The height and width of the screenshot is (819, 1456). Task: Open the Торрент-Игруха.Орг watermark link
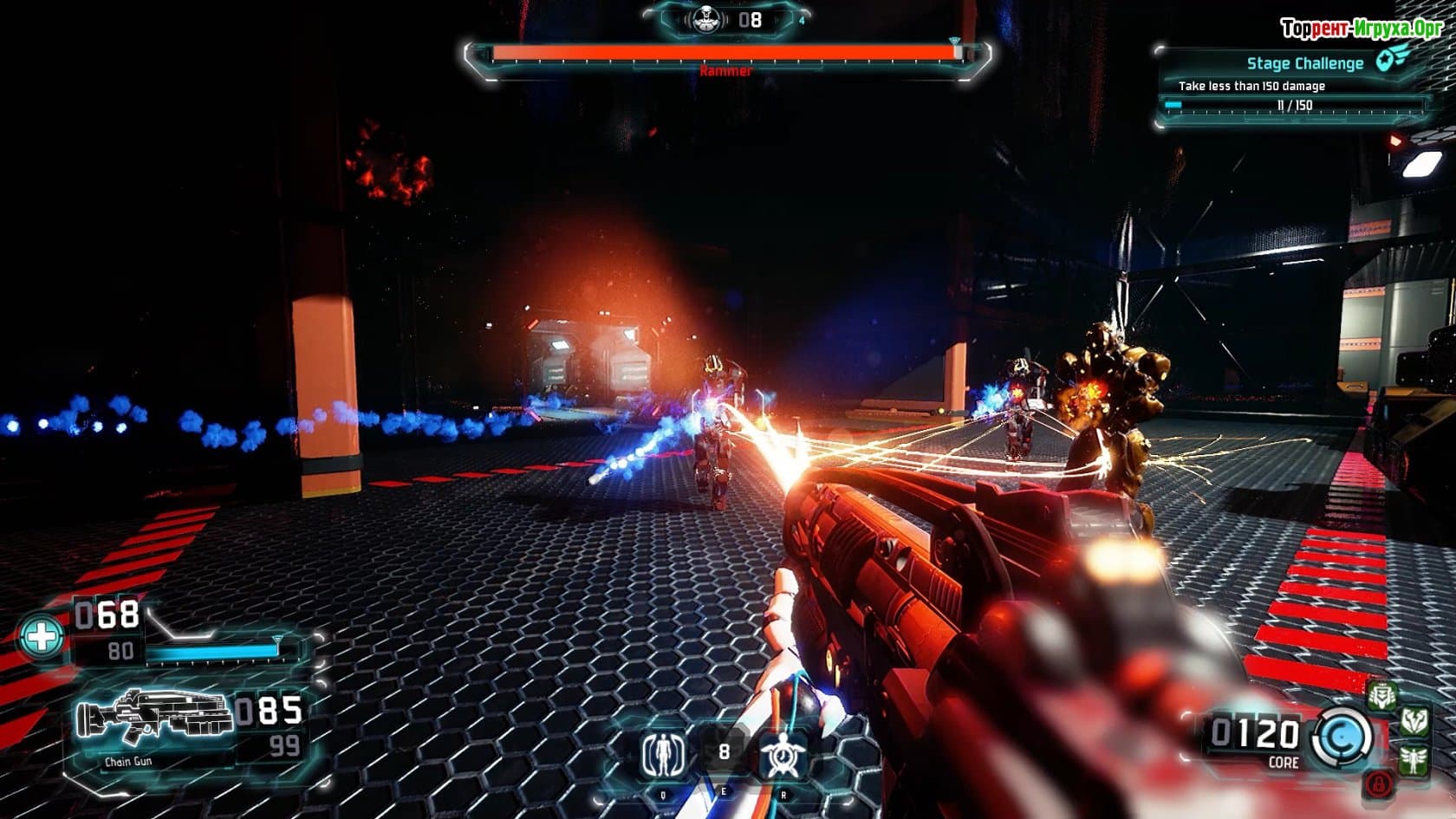1361,29
